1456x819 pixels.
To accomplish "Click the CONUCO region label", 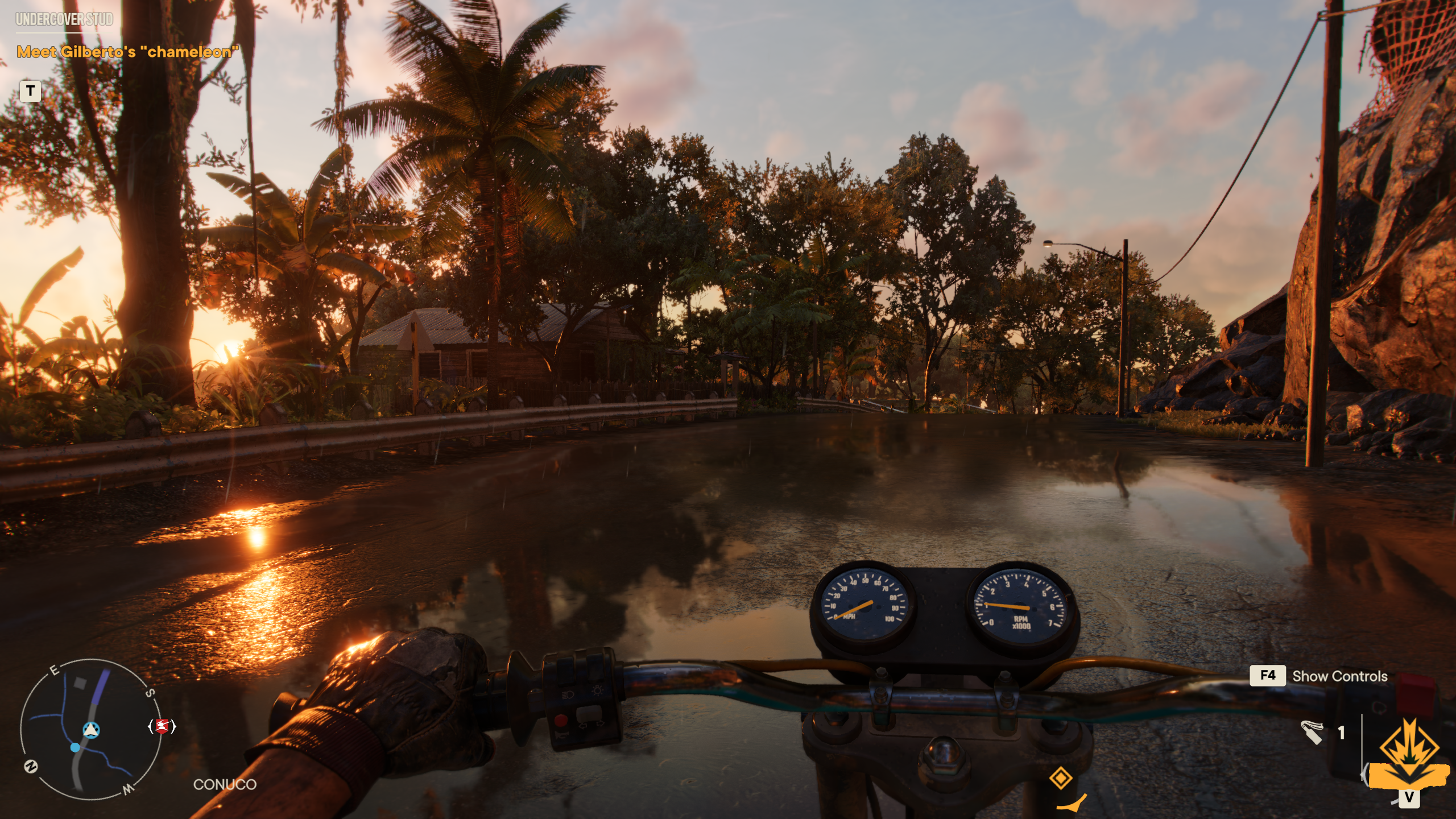I will (x=225, y=783).
